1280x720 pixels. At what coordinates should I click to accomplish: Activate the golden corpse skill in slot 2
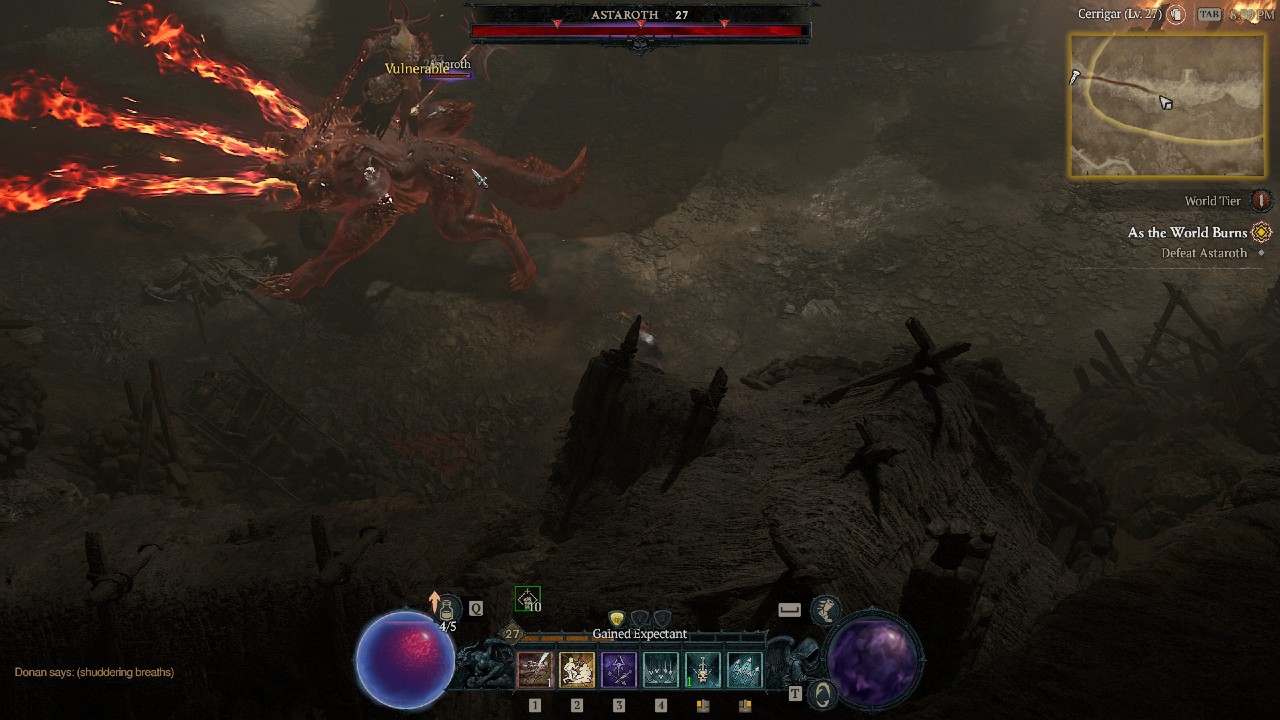tap(577, 670)
